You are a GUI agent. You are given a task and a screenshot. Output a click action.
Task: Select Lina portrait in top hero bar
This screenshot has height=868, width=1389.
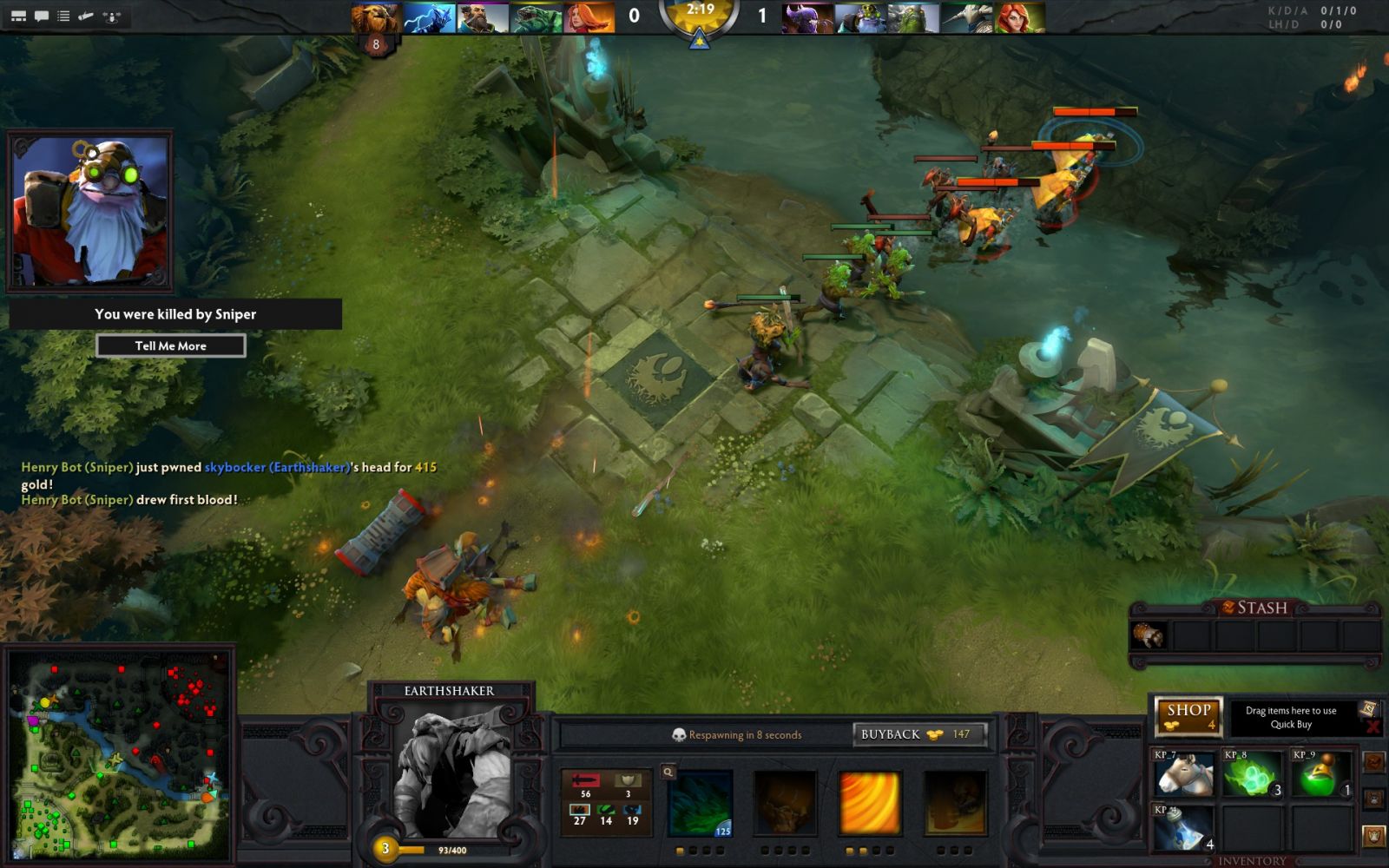click(589, 17)
